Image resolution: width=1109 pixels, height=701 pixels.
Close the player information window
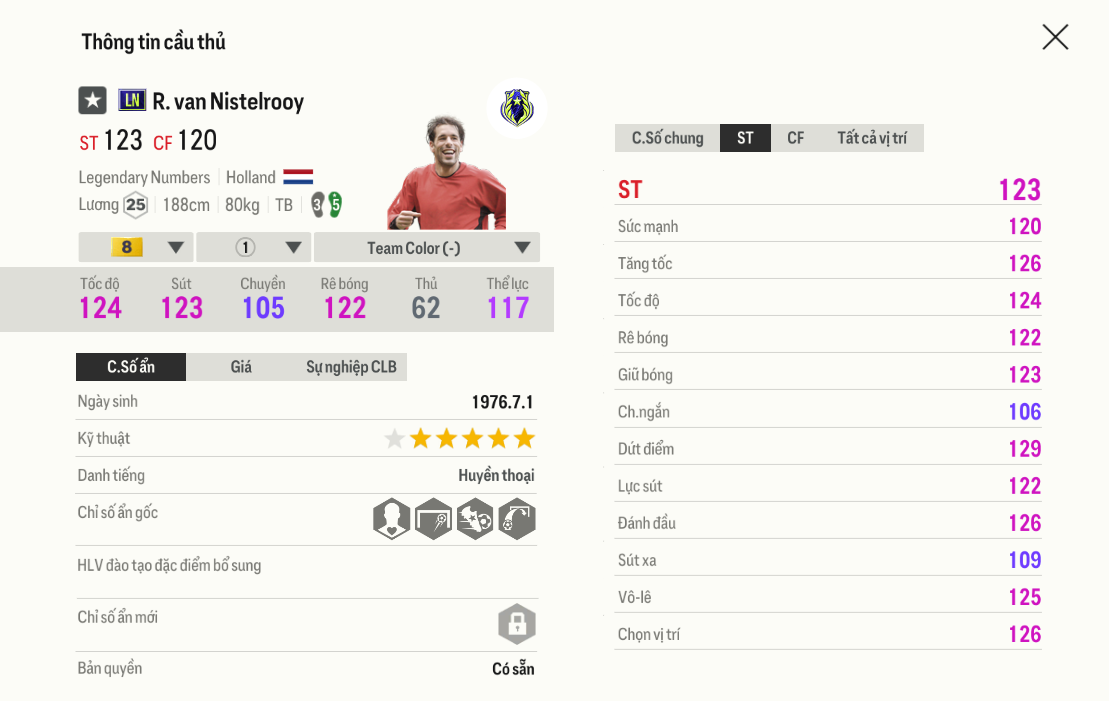[1055, 38]
